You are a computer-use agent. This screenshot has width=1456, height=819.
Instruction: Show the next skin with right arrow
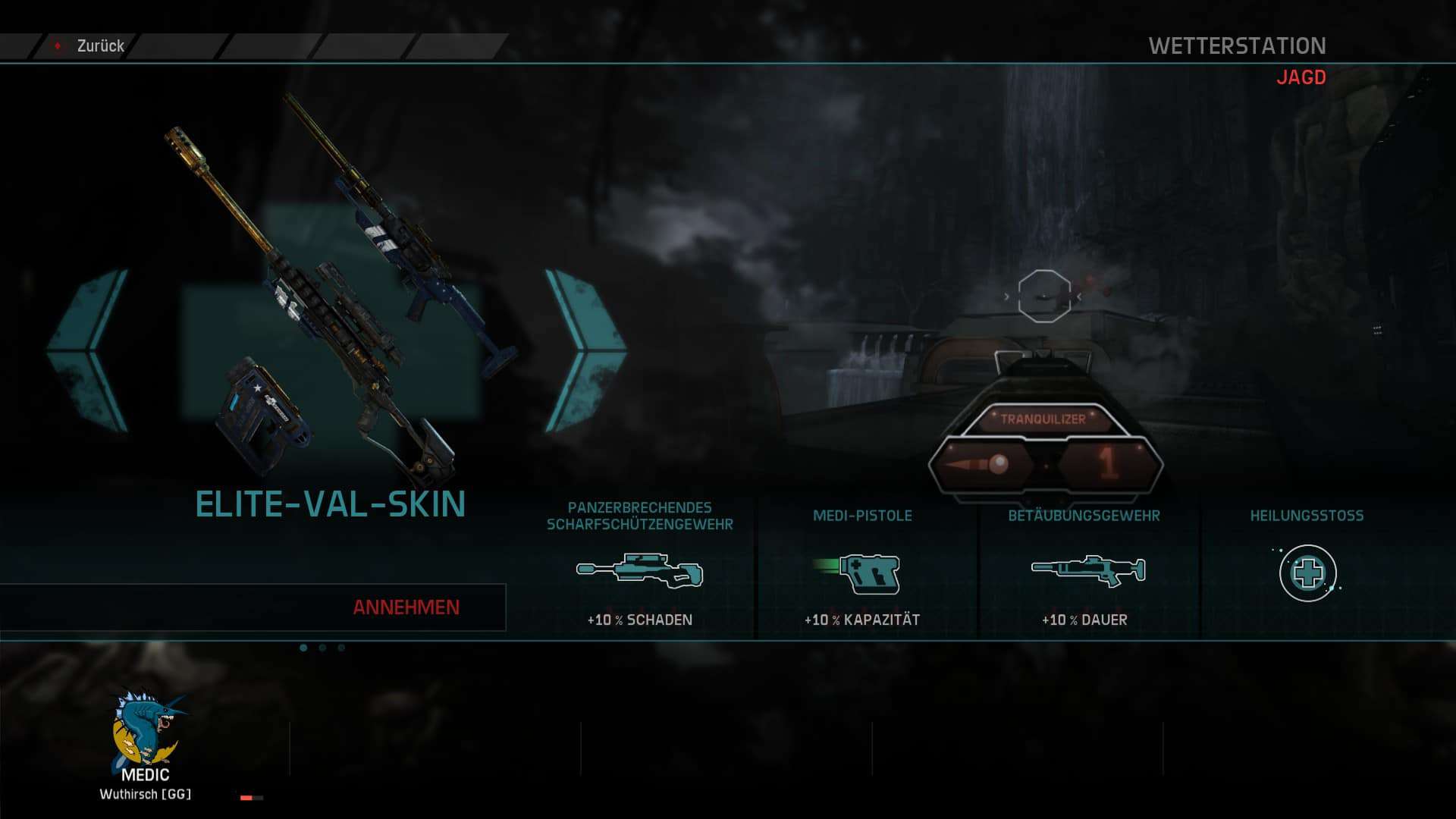click(585, 350)
